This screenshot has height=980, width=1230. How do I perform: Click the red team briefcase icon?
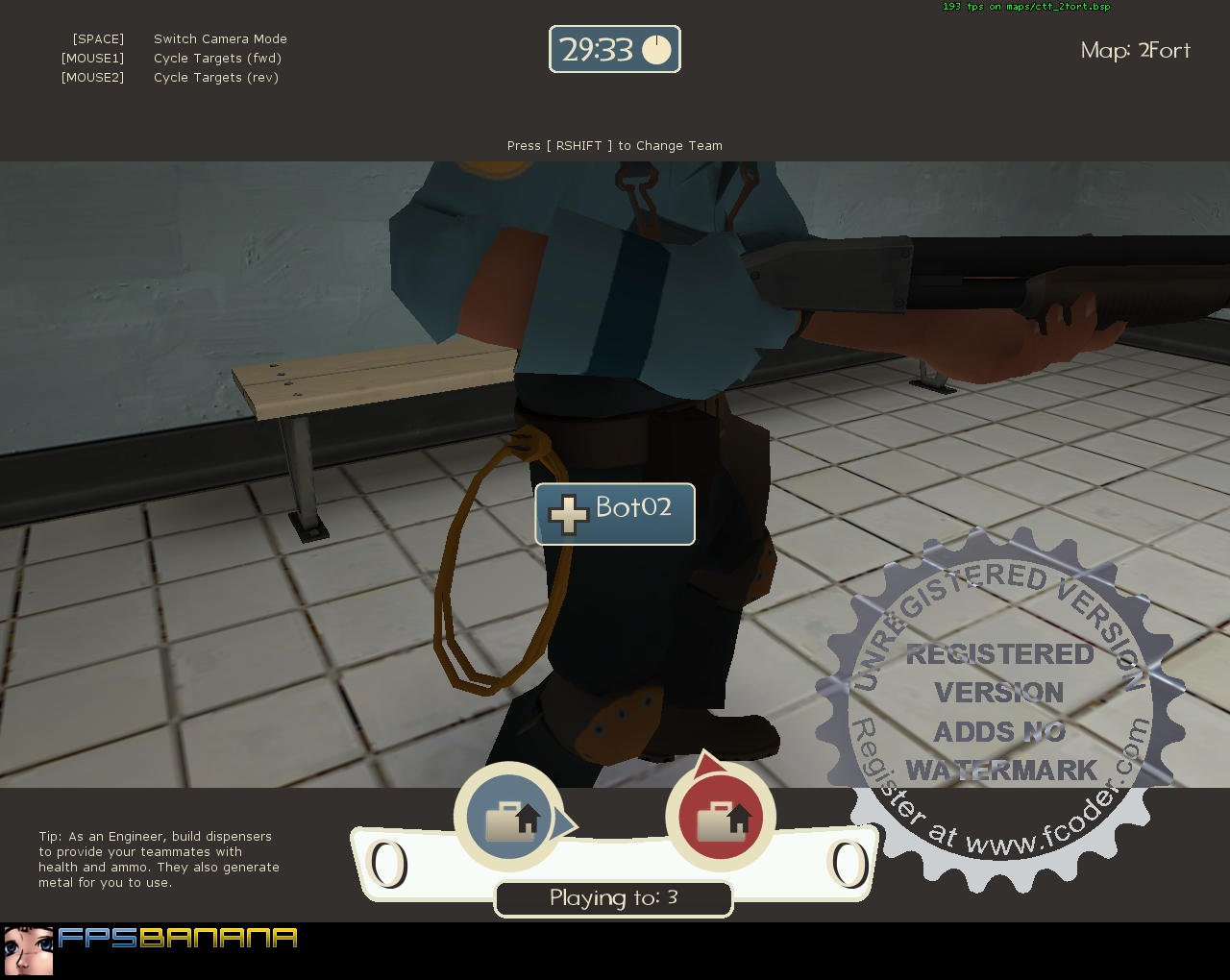(x=722, y=818)
